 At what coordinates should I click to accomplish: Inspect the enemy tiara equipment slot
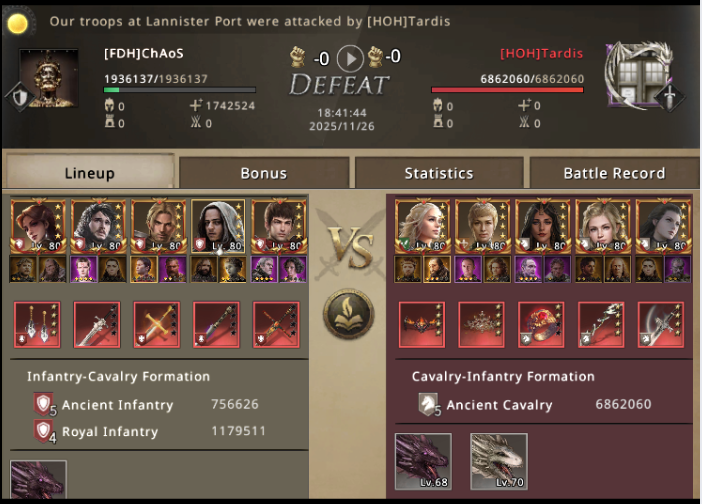[x=481, y=324]
